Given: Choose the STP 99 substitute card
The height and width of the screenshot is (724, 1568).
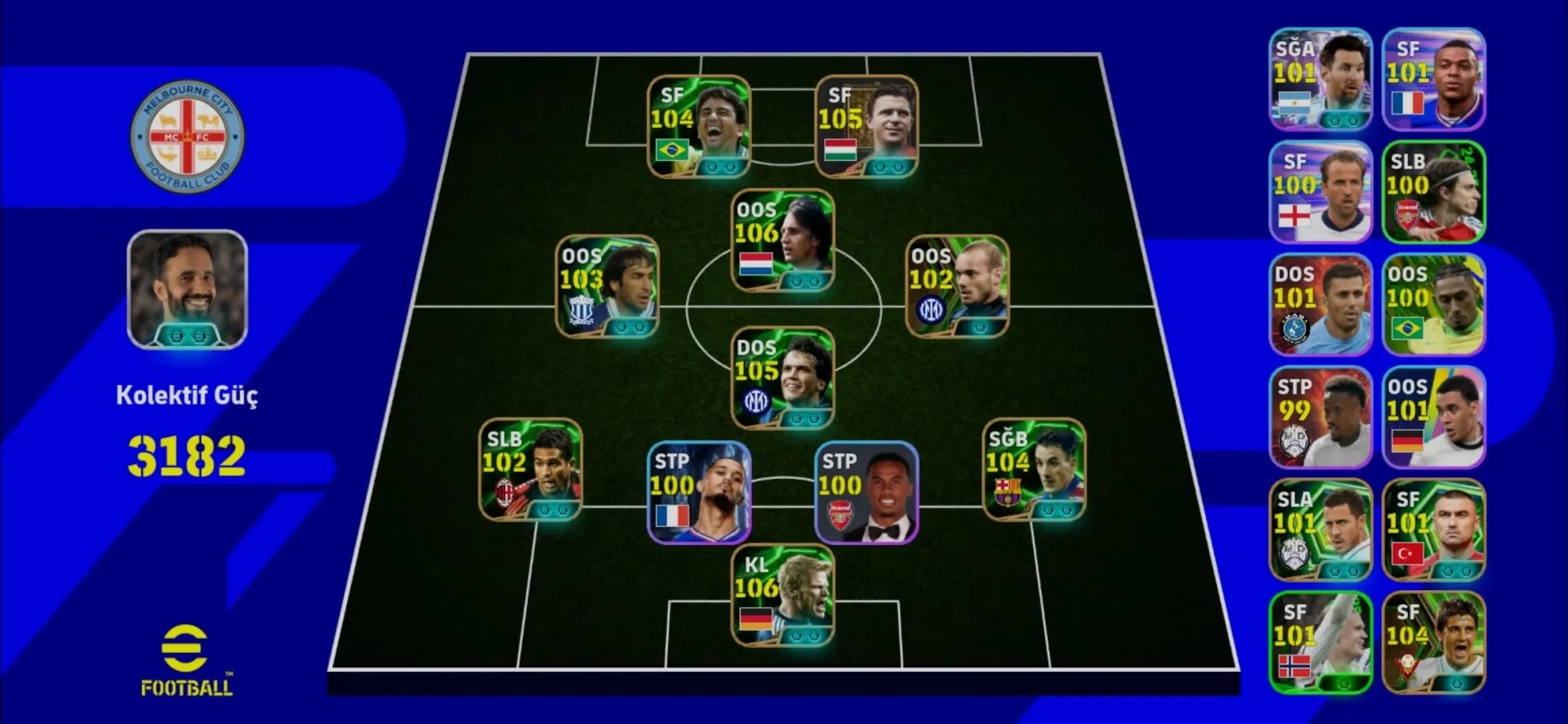Looking at the screenshot, I should [x=1321, y=418].
